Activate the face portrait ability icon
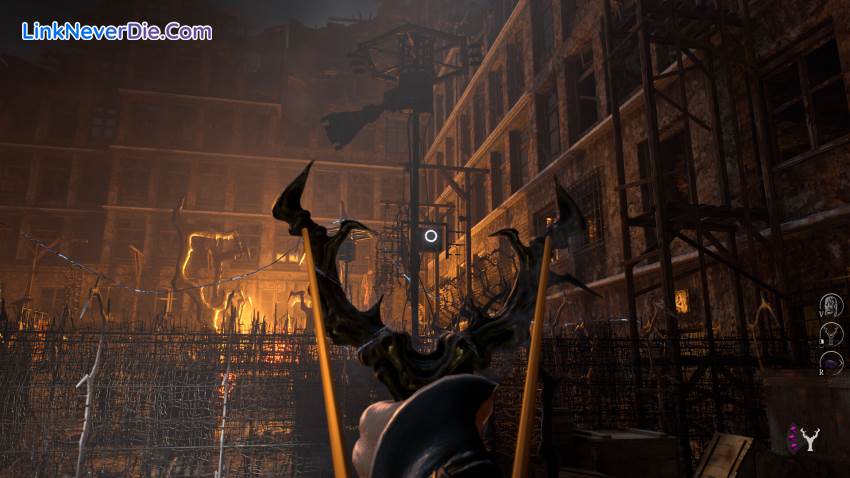Viewport: 850px width, 478px height. pyautogui.click(x=831, y=304)
